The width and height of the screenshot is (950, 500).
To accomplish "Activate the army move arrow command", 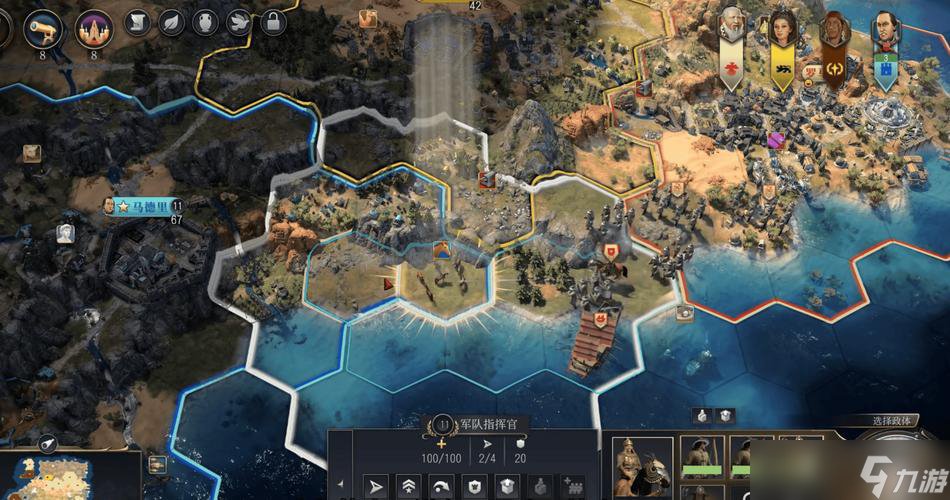I will click(x=376, y=486).
